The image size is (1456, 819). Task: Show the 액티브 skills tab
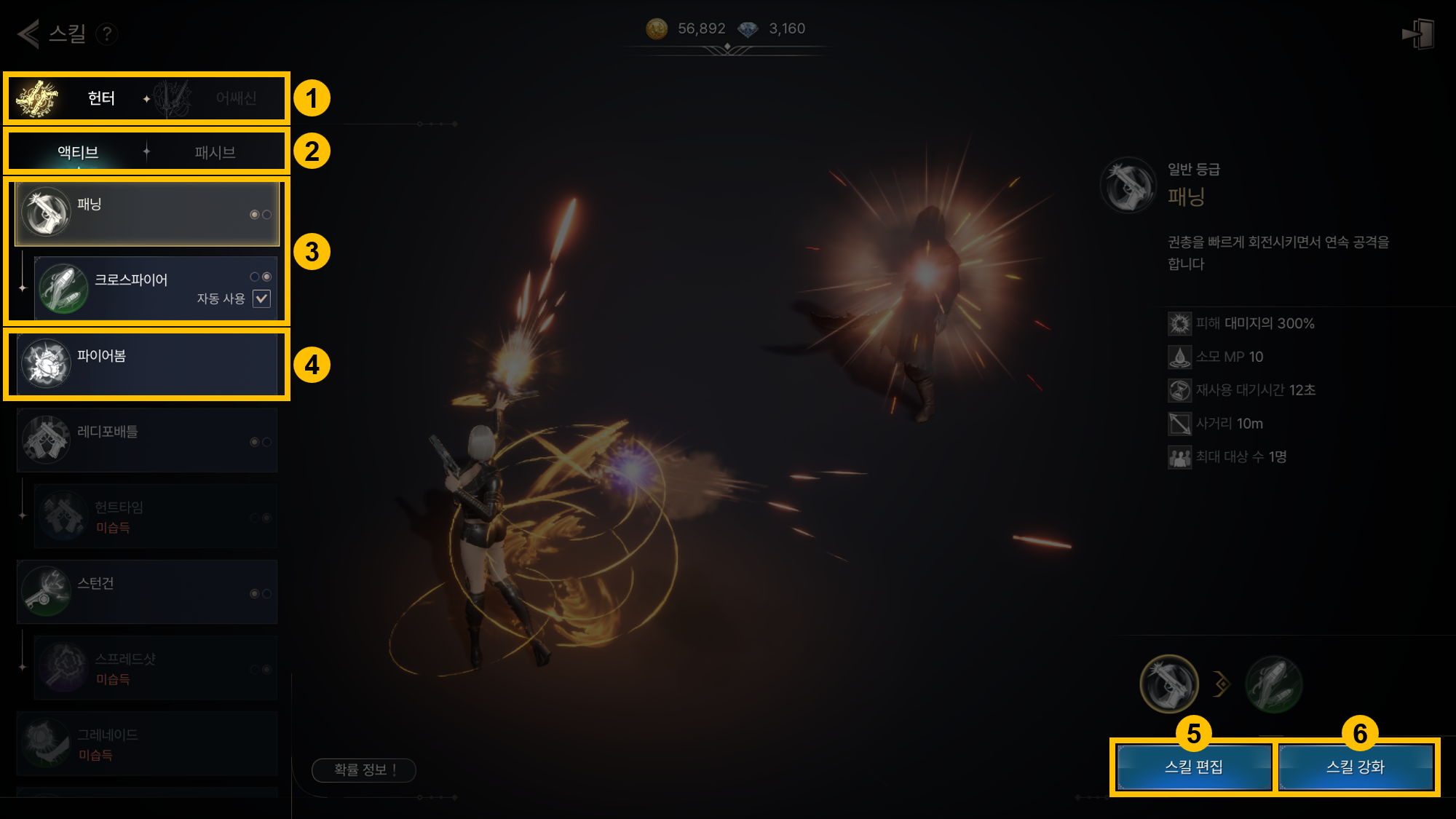click(x=78, y=152)
